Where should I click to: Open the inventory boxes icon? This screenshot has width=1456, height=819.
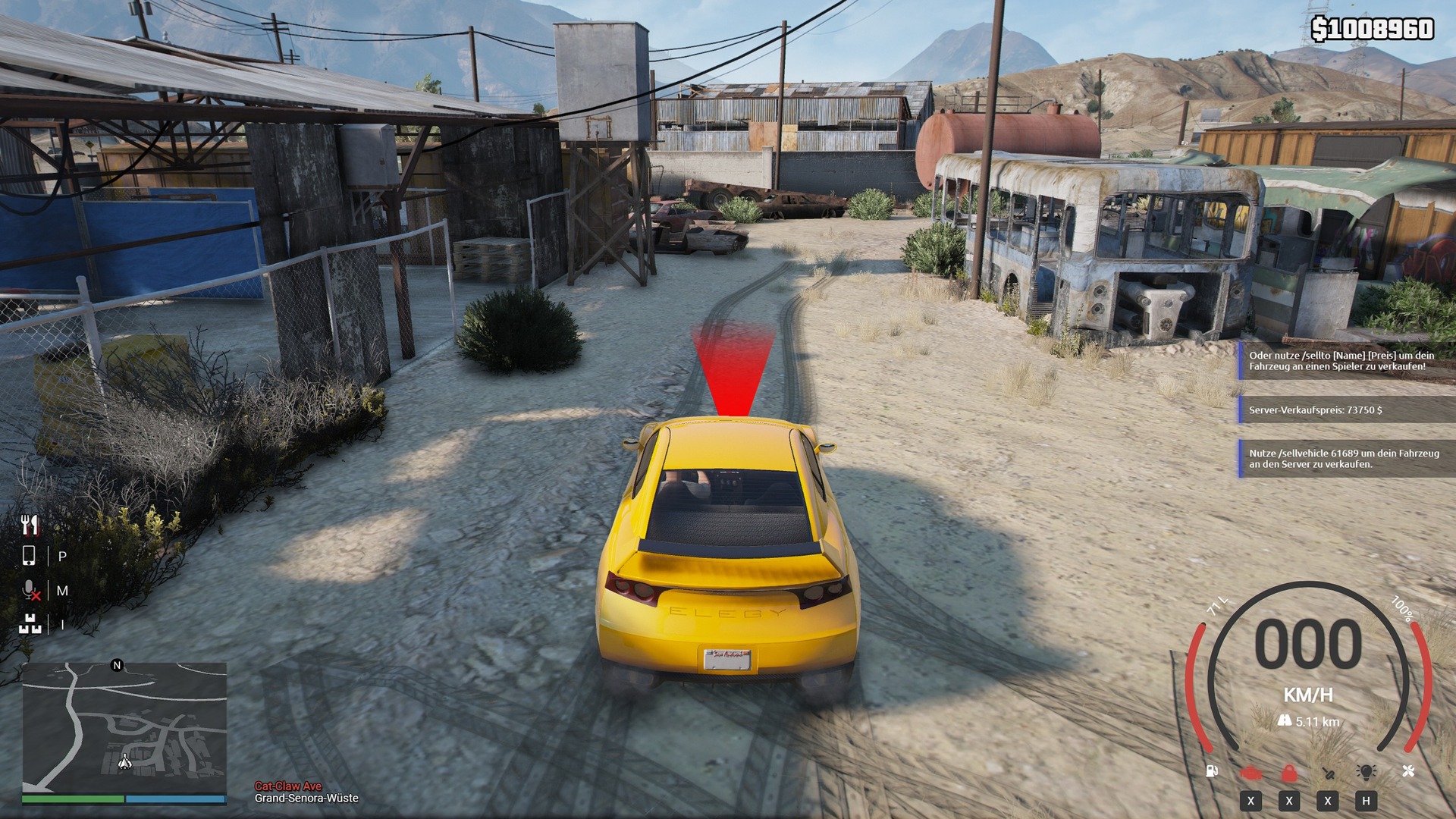[30, 624]
